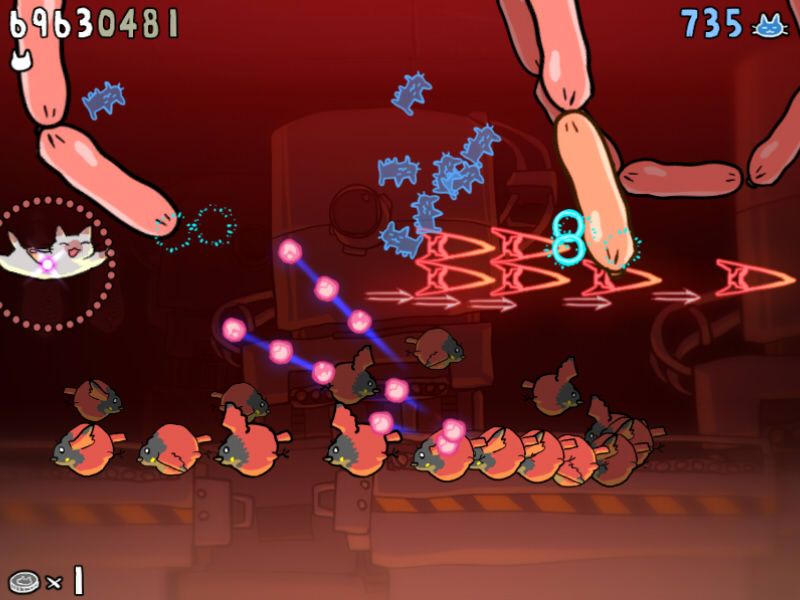Activate the silver can bomb icon
800x600 pixels.
click(x=23, y=581)
